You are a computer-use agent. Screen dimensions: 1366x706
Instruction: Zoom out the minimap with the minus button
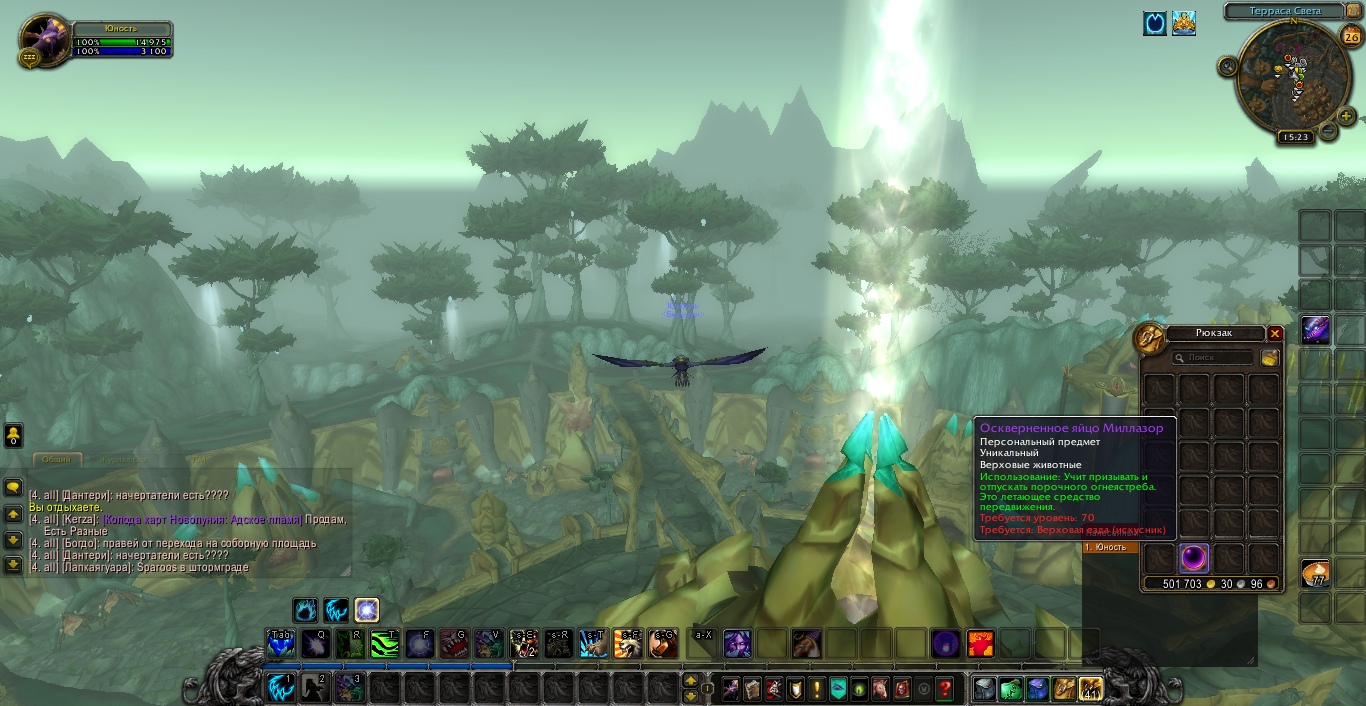click(x=1328, y=130)
